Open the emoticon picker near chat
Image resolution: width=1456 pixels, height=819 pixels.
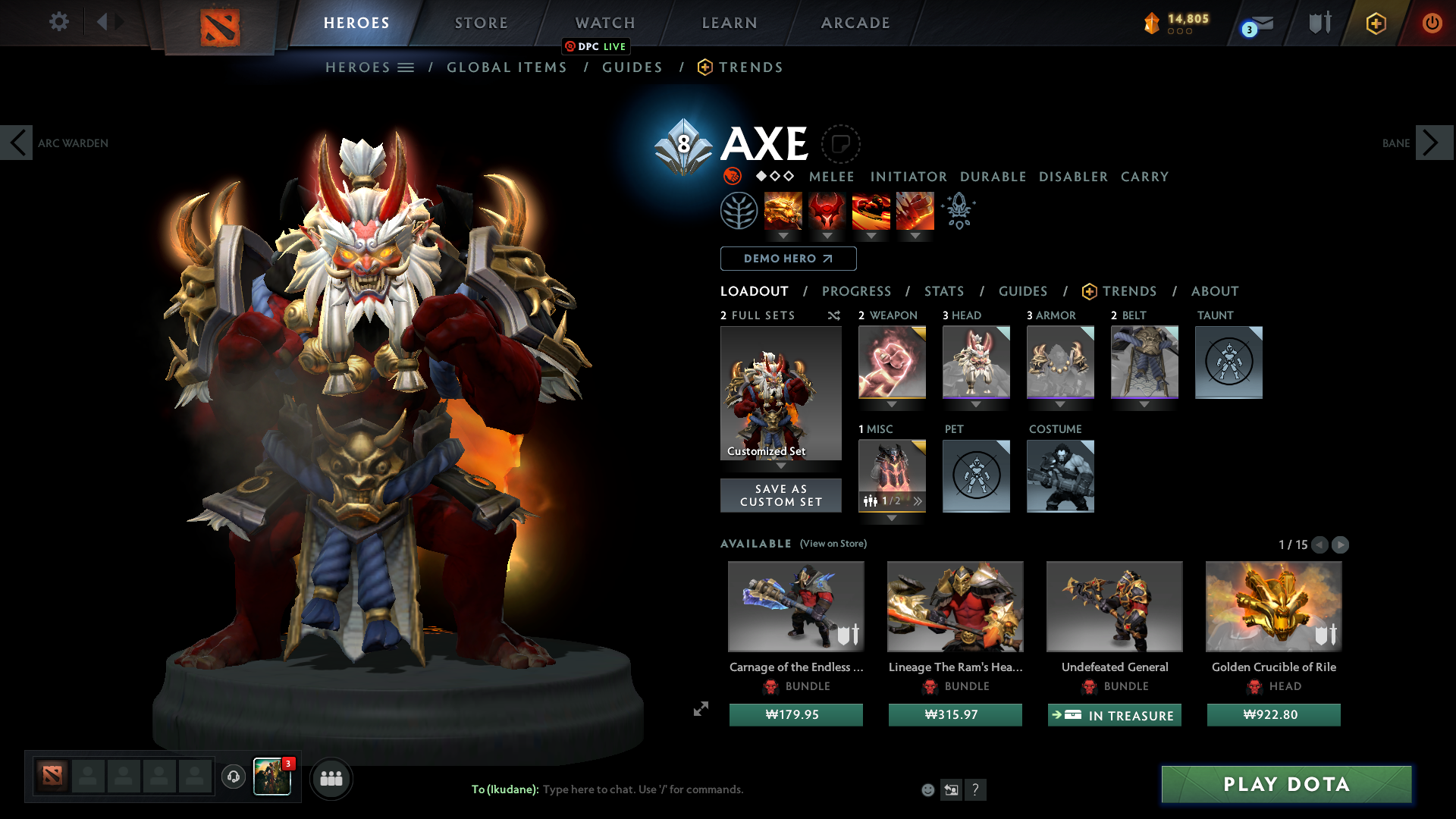(x=928, y=789)
